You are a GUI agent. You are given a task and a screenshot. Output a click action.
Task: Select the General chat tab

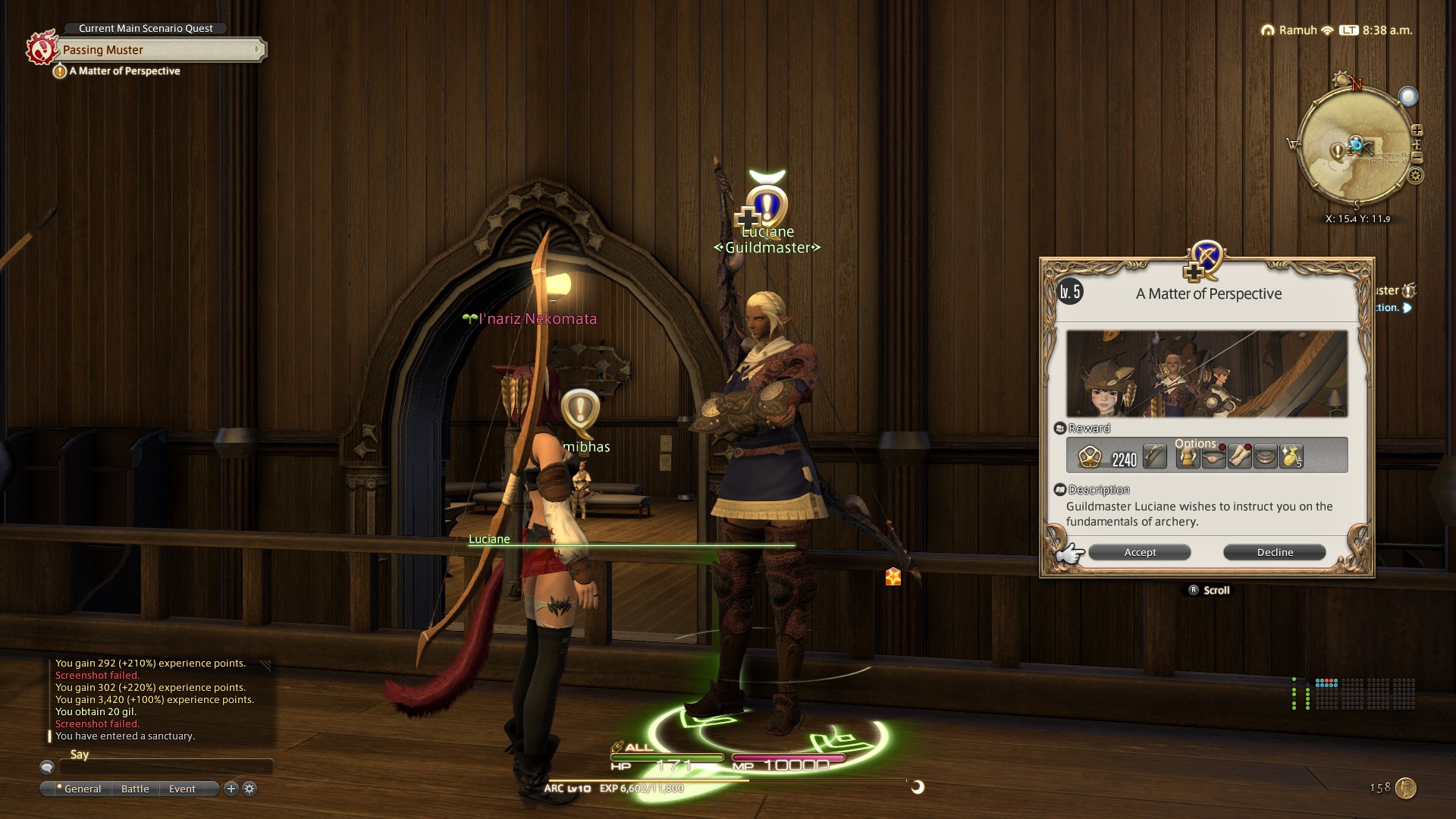[82, 789]
